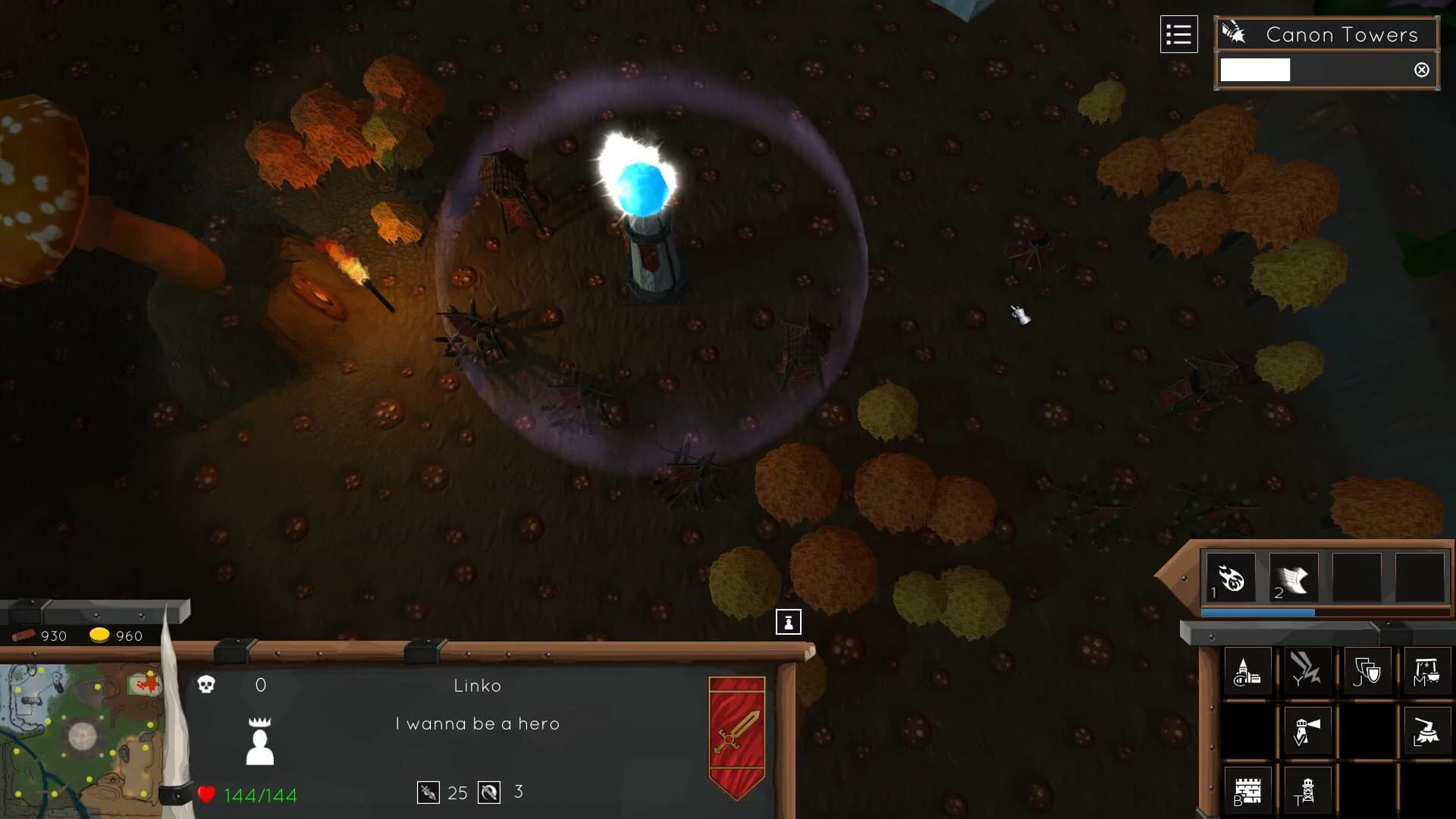Click the Canon Towers panel title
1456x819 pixels.
pyautogui.click(x=1342, y=34)
